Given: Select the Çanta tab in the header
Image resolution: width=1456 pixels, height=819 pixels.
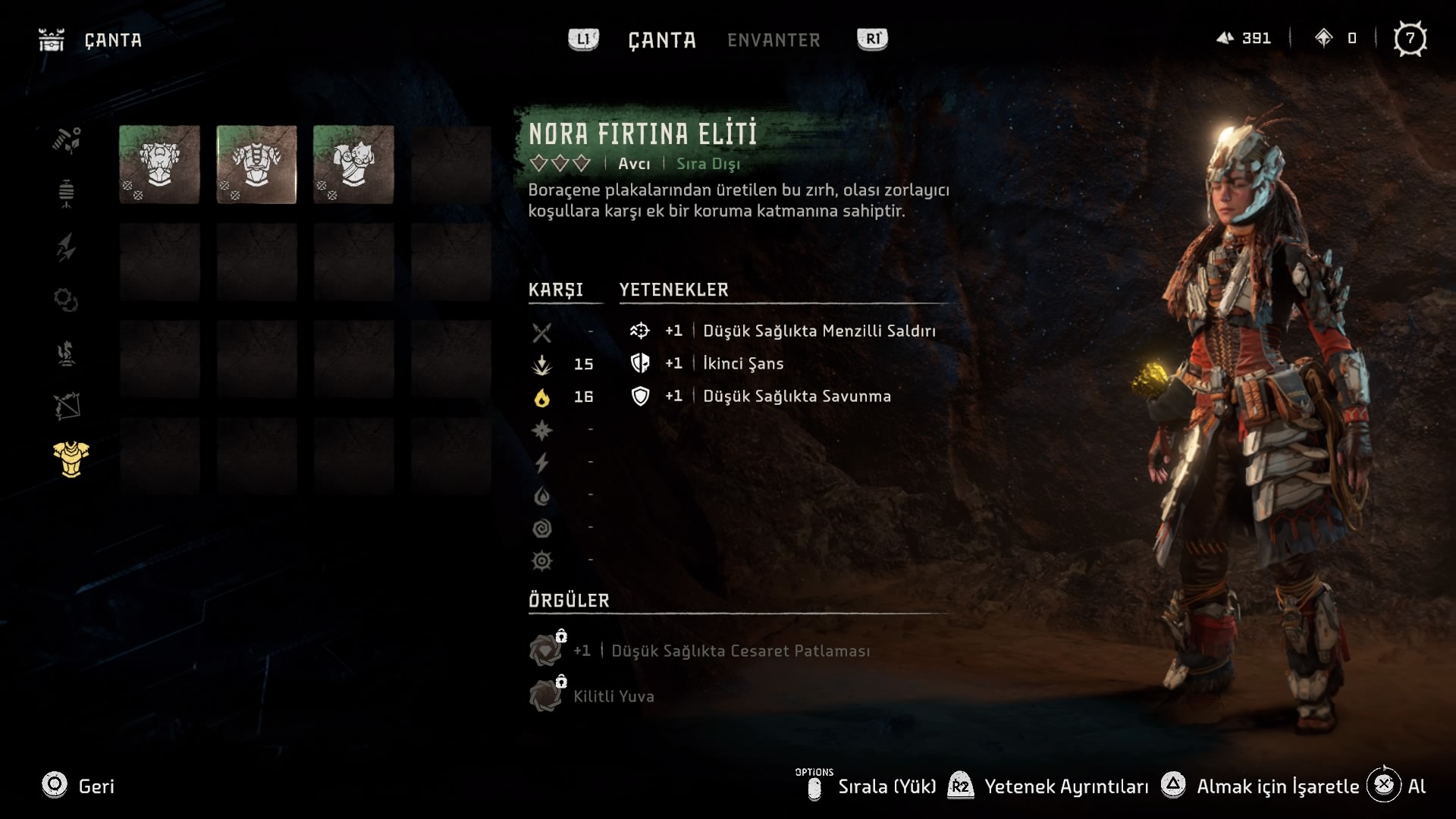Looking at the screenshot, I should pyautogui.click(x=661, y=40).
